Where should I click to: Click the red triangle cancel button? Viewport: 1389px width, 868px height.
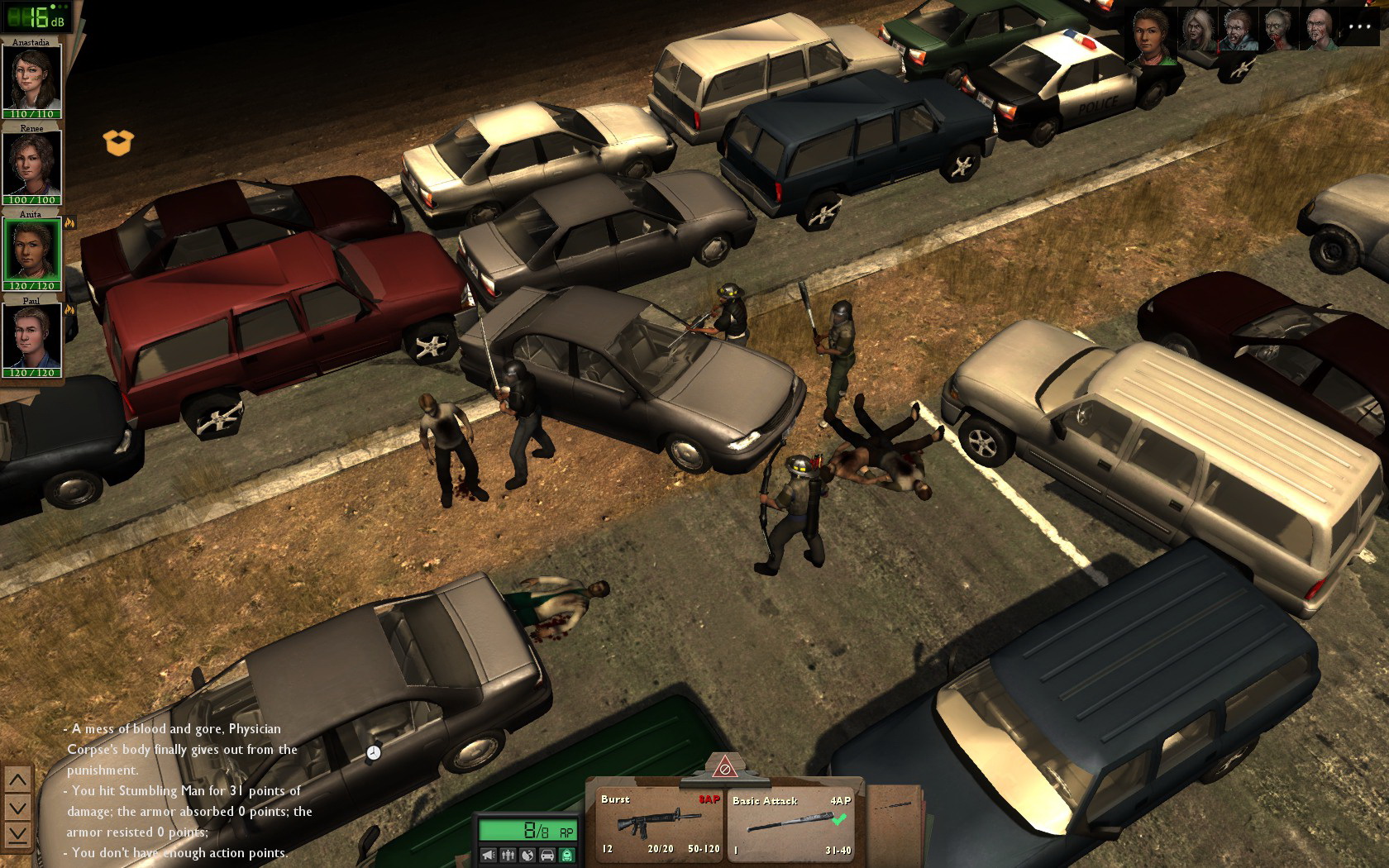click(x=724, y=767)
